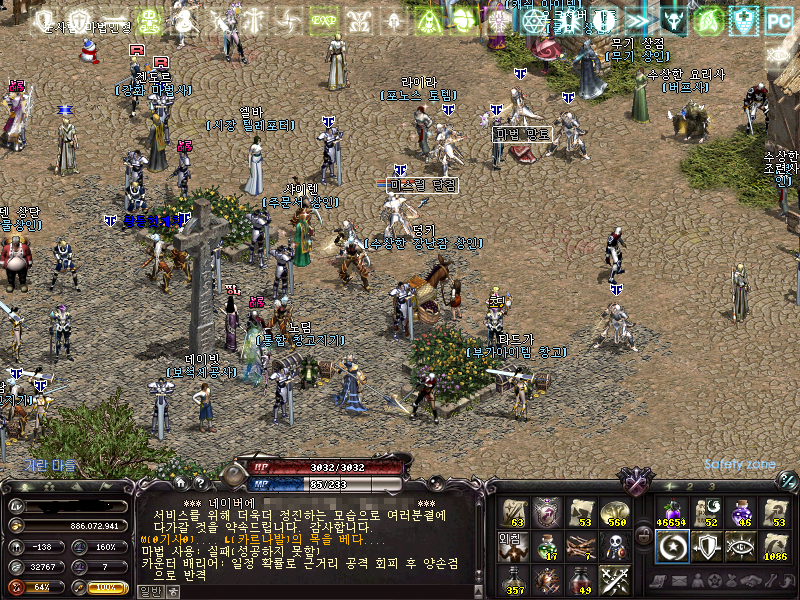This screenshot has width=800, height=600.
Task: Use the scroll with 1086 count
Action: [x=775, y=546]
